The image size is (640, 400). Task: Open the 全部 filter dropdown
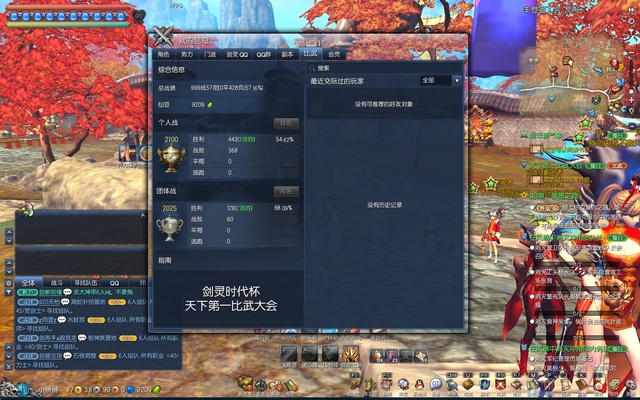[x=441, y=80]
